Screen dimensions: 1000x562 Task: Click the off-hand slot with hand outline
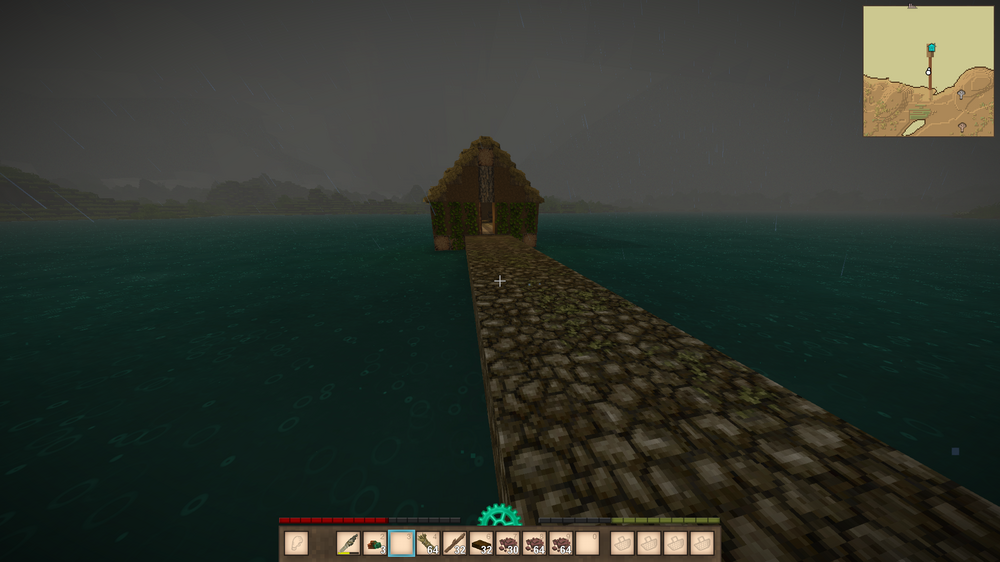[295, 543]
